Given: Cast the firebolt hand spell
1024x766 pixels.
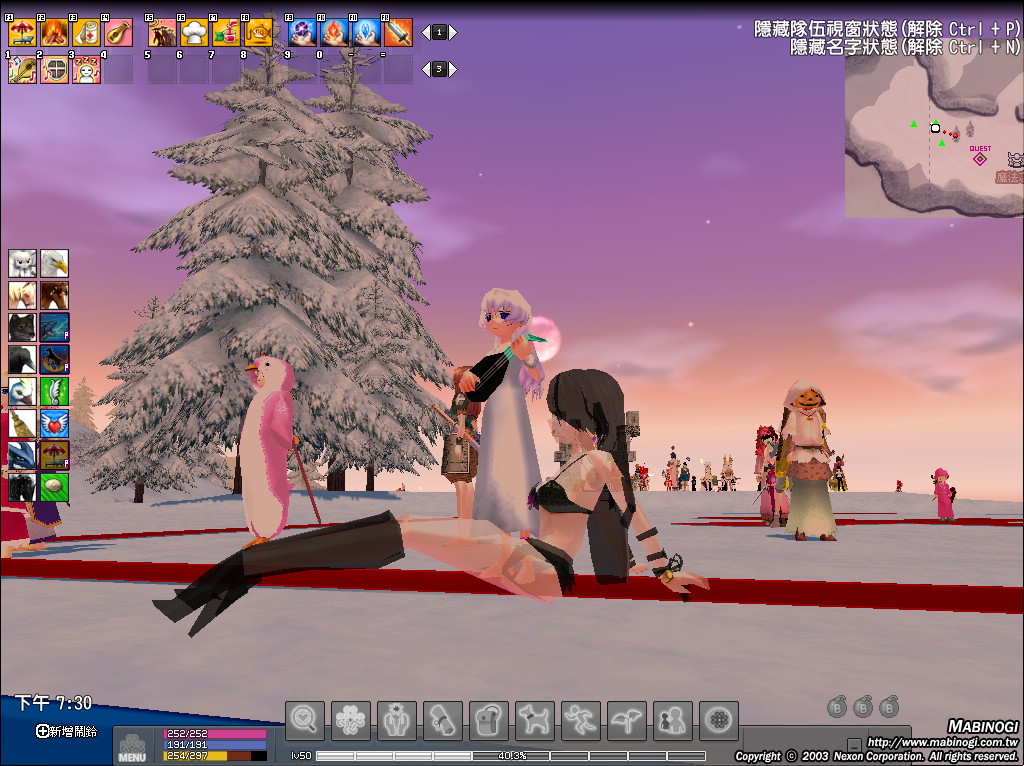Looking at the screenshot, I should coord(334,33).
